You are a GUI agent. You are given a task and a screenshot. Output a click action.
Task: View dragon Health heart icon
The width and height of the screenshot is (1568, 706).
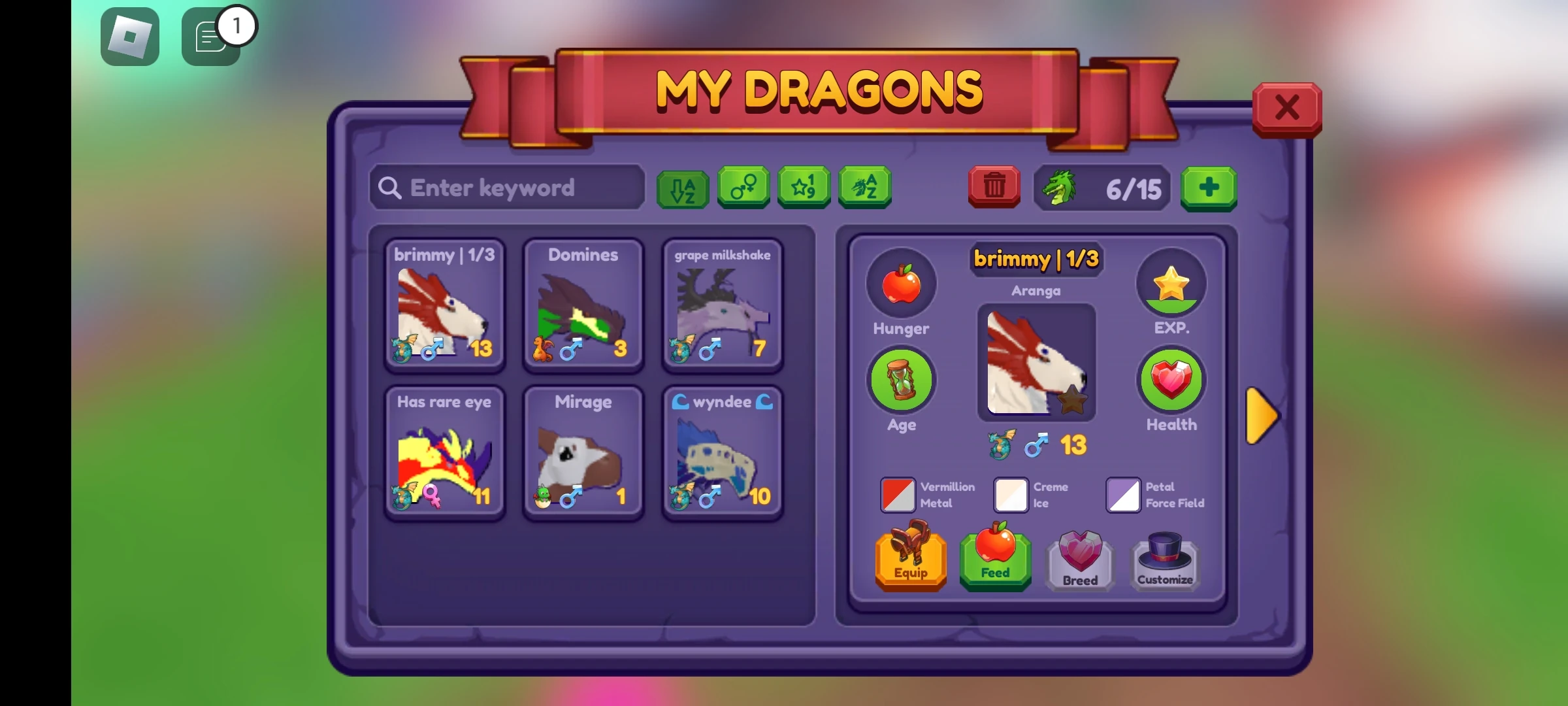1171,379
